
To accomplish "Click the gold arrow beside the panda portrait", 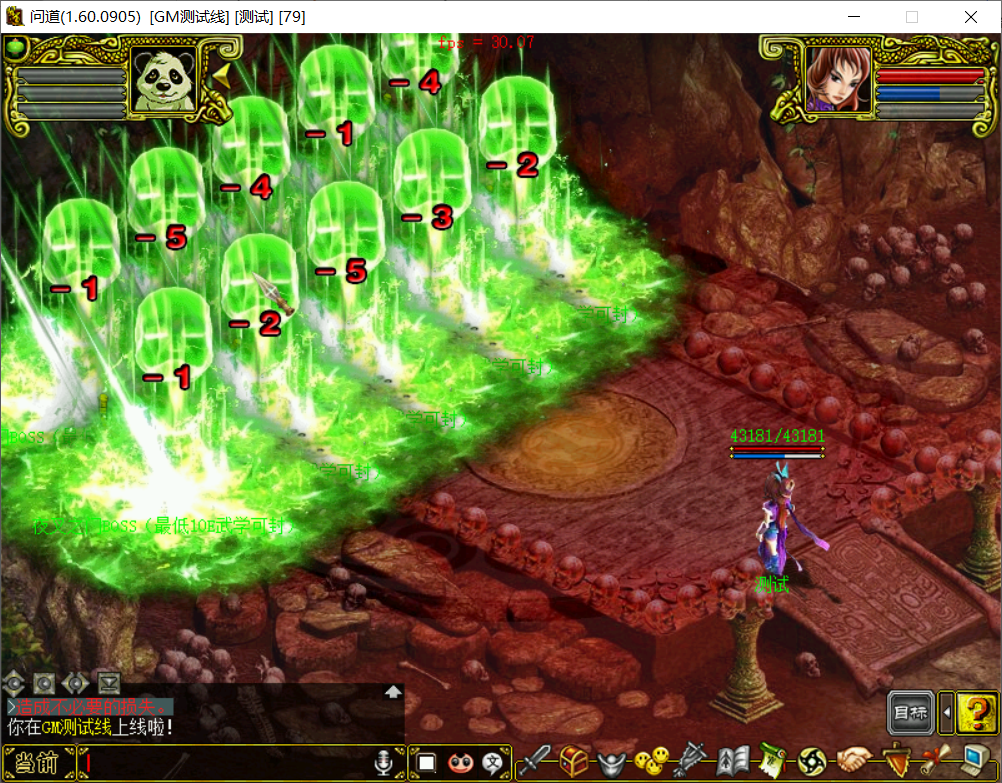I will click(221, 79).
